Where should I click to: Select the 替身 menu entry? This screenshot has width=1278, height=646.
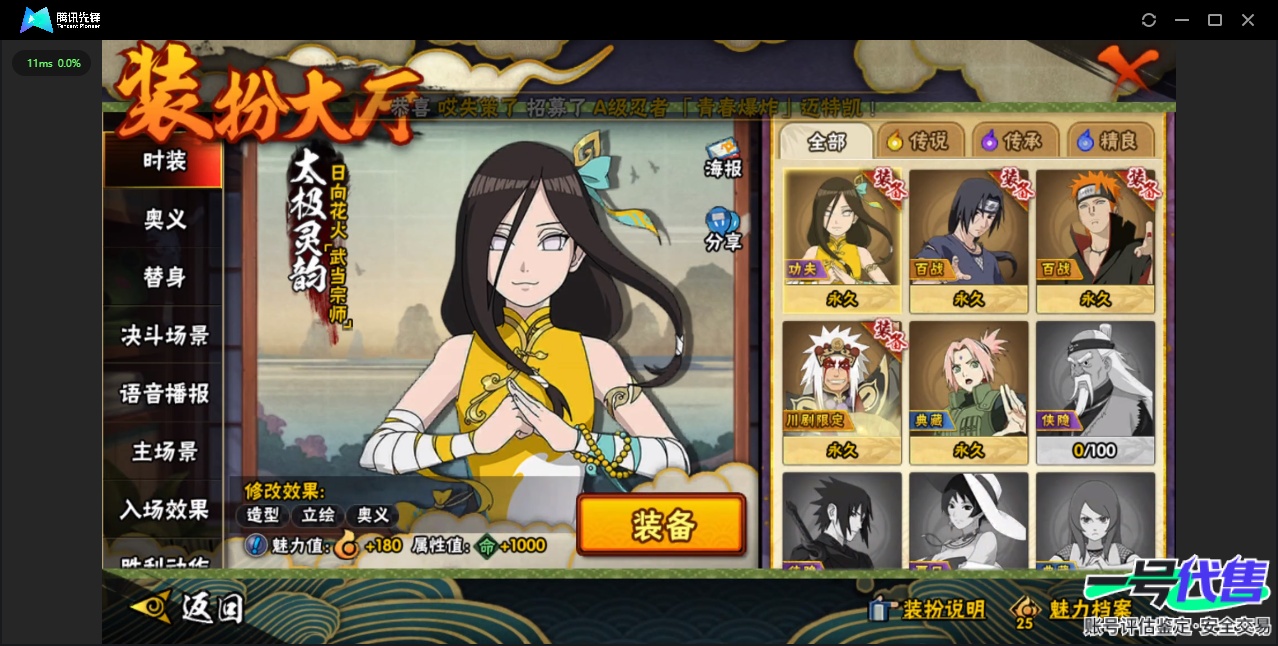(x=164, y=277)
